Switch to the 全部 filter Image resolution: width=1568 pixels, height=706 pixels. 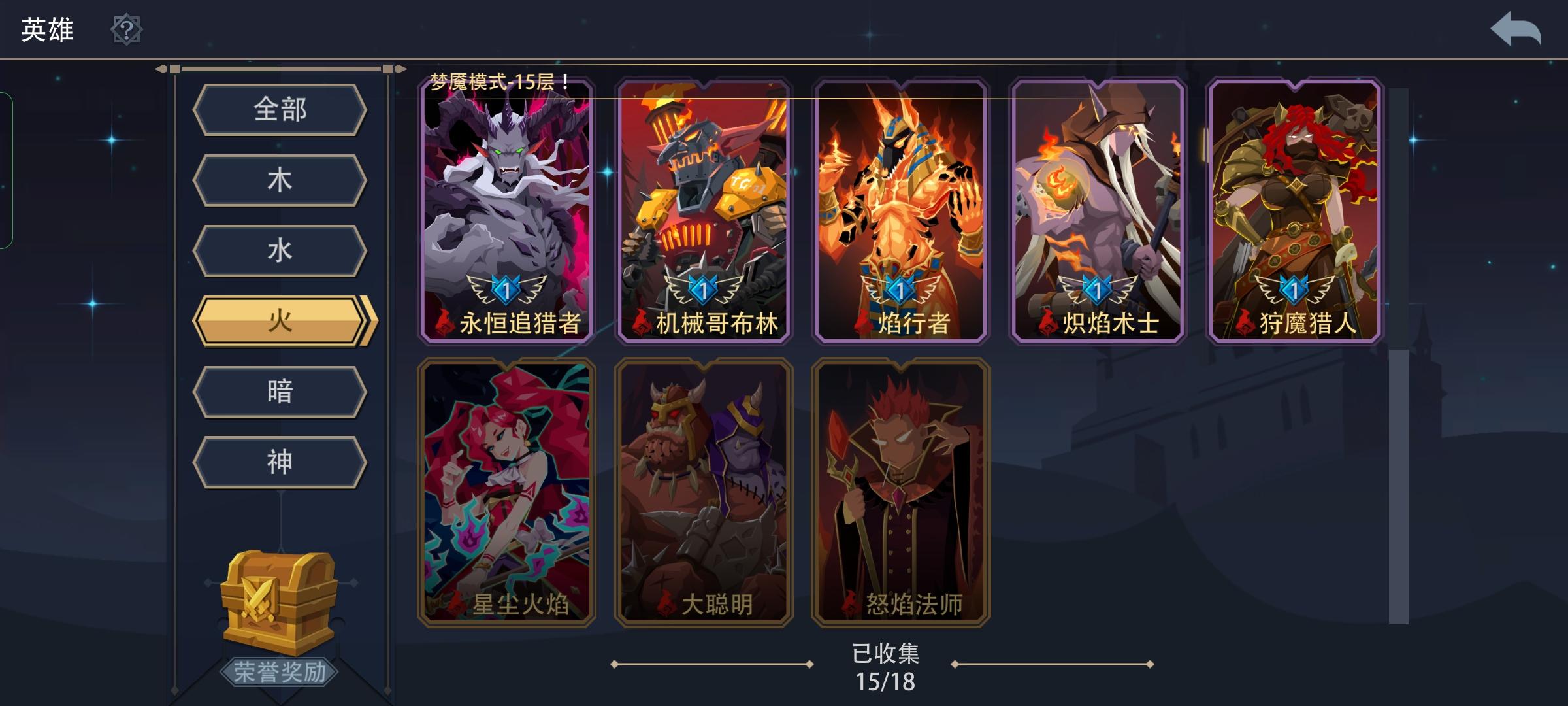pyautogui.click(x=280, y=110)
